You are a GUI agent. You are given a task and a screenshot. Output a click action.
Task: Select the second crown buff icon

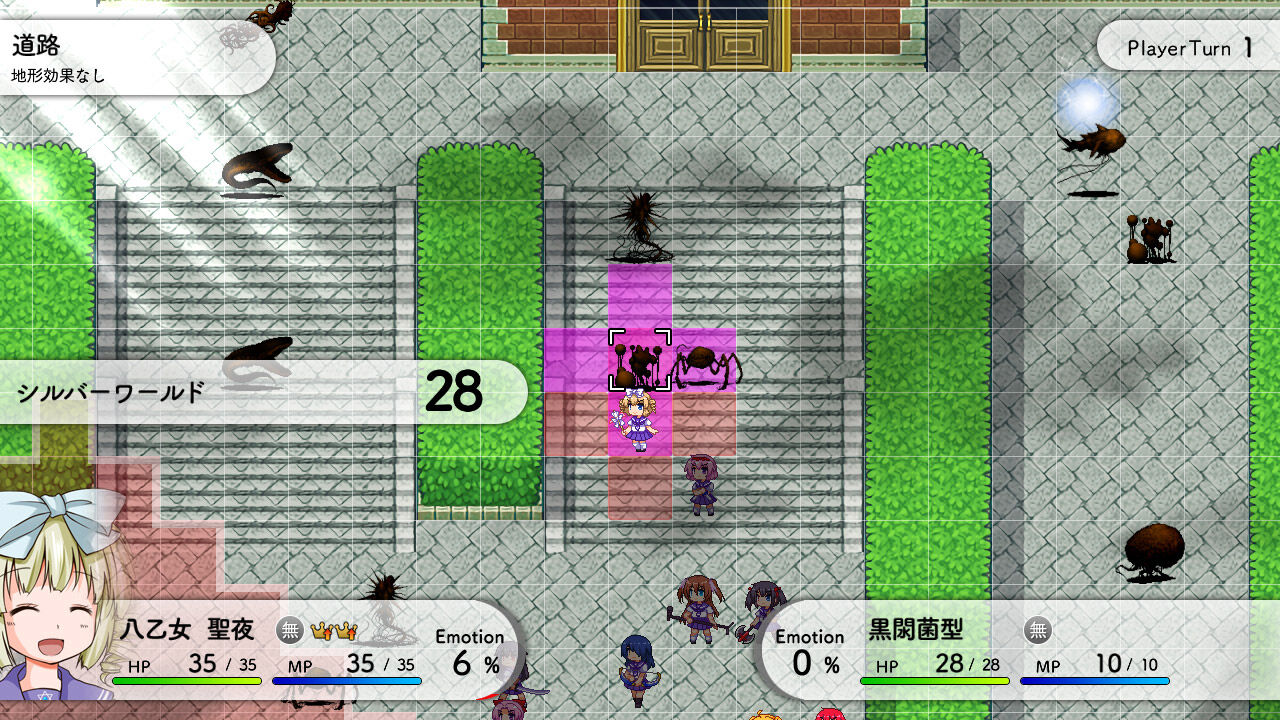(344, 630)
